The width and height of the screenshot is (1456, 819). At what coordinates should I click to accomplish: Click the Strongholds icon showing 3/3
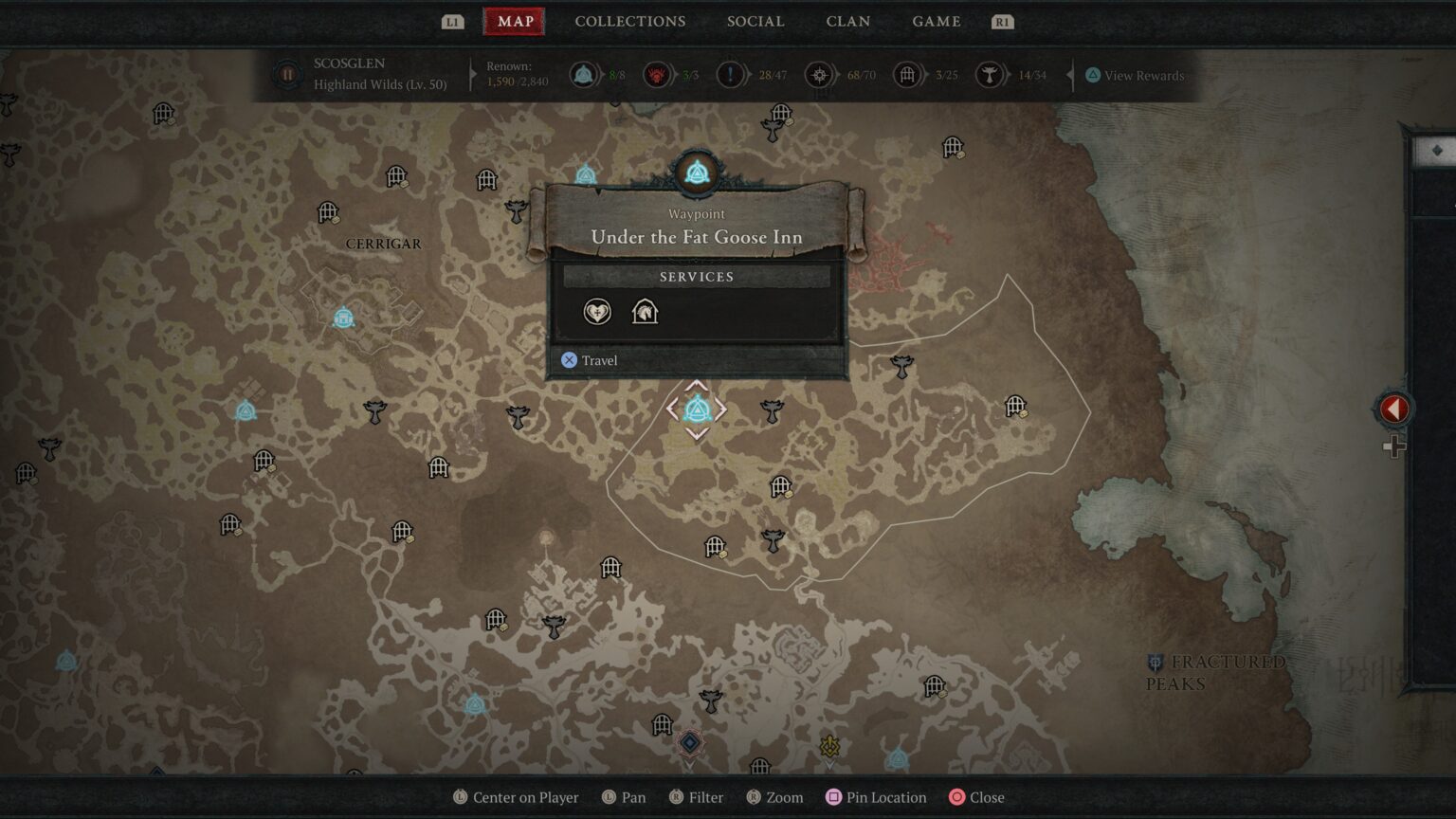click(654, 75)
